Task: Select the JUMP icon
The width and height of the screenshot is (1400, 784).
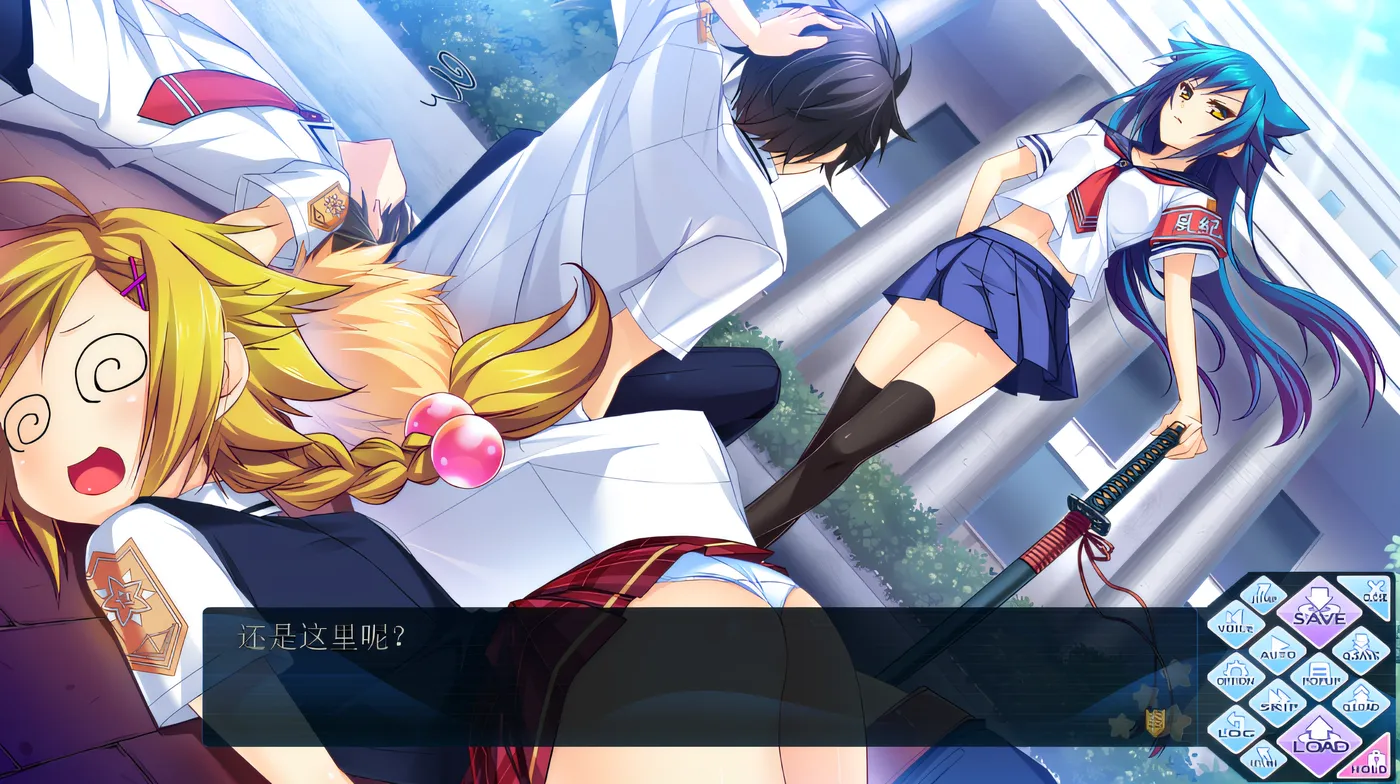Action: [1263, 596]
